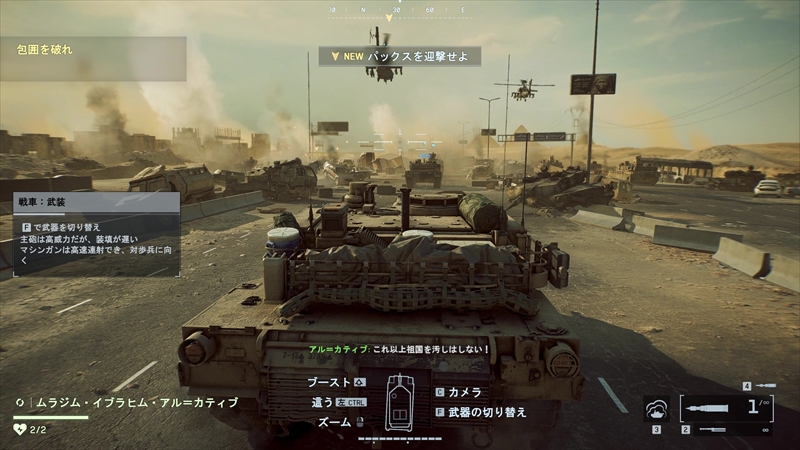This screenshot has height=450, width=800.
Task: Click the tank status diagram icon
Action: (x=400, y=400)
